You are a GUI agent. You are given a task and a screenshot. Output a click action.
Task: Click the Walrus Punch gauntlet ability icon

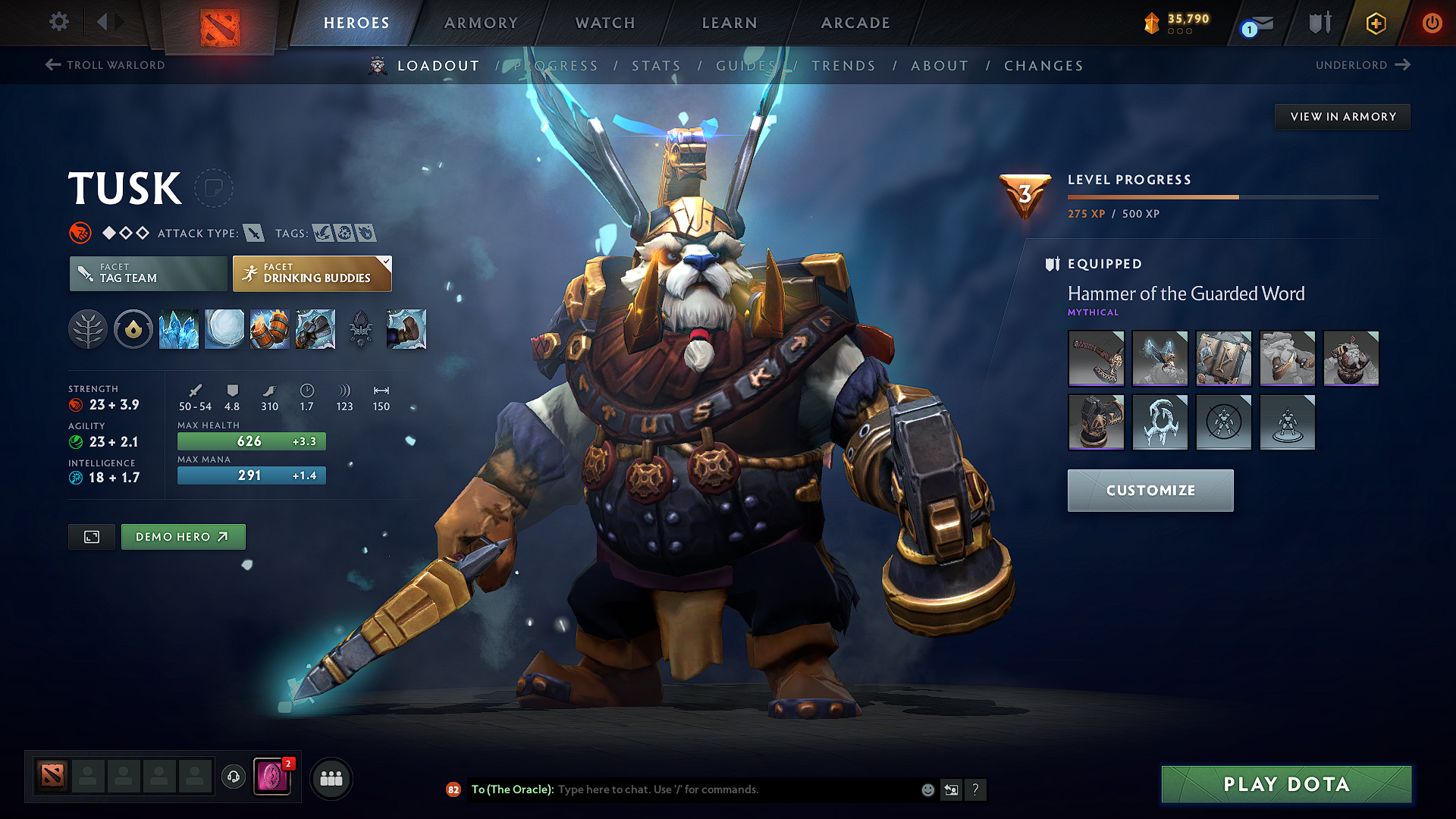315,329
